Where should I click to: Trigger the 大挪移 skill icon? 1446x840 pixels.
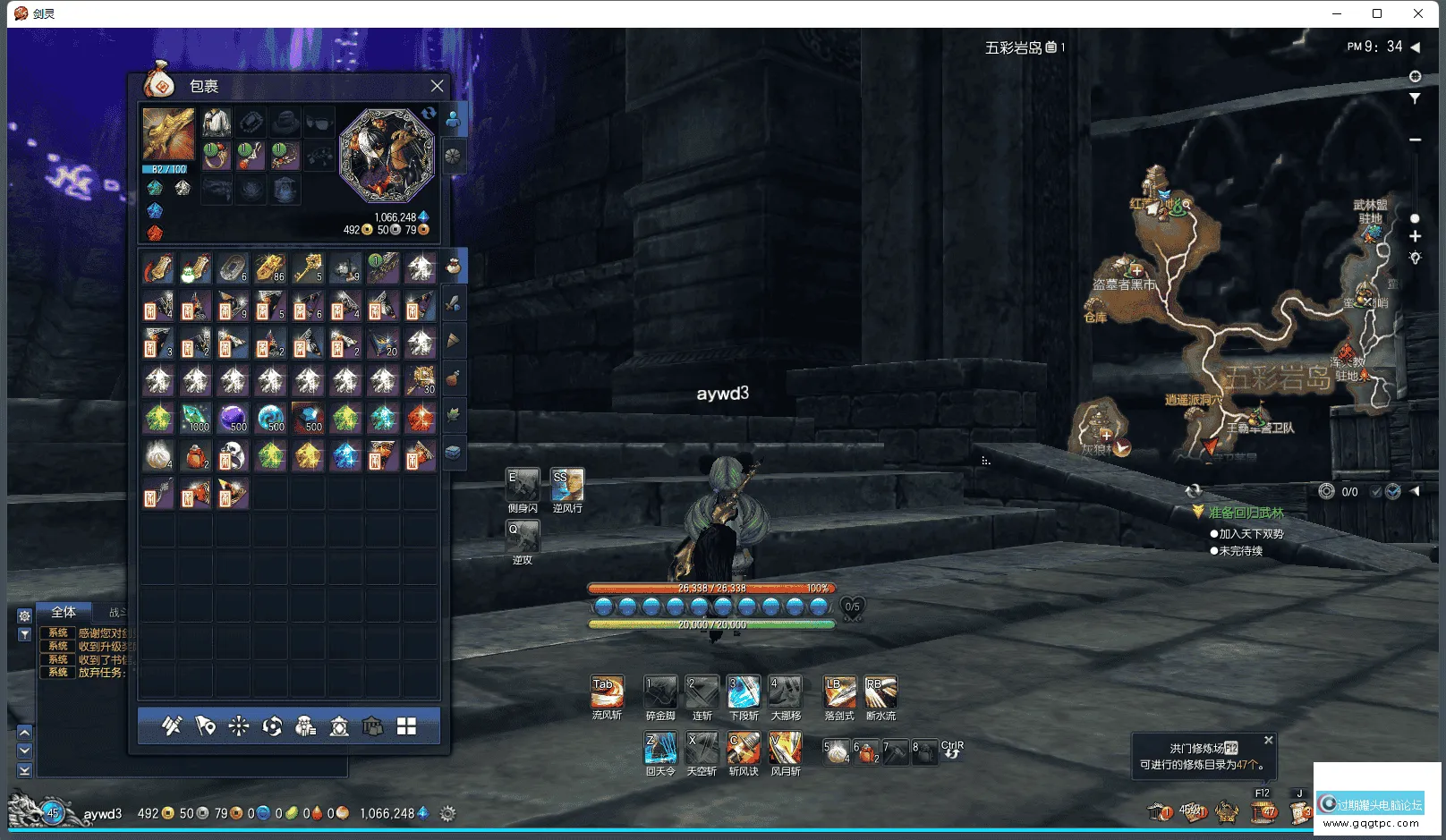point(786,692)
